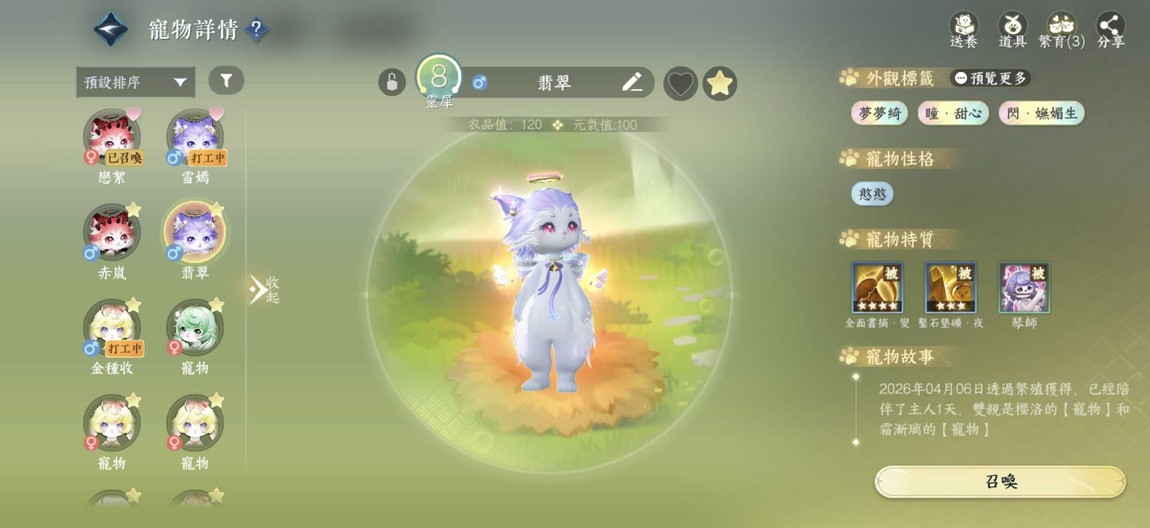Open the 預設排序 sort dropdown

coord(135,82)
